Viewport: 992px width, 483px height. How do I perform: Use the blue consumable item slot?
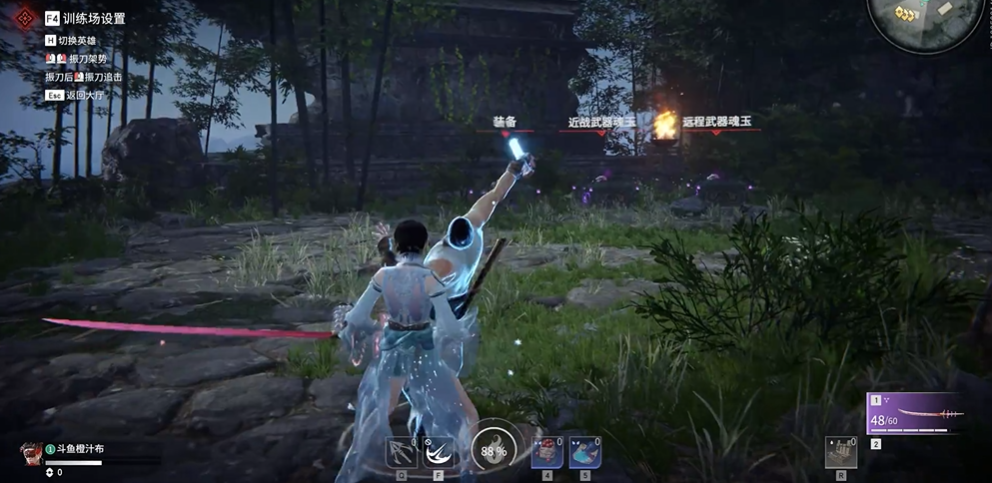point(584,452)
